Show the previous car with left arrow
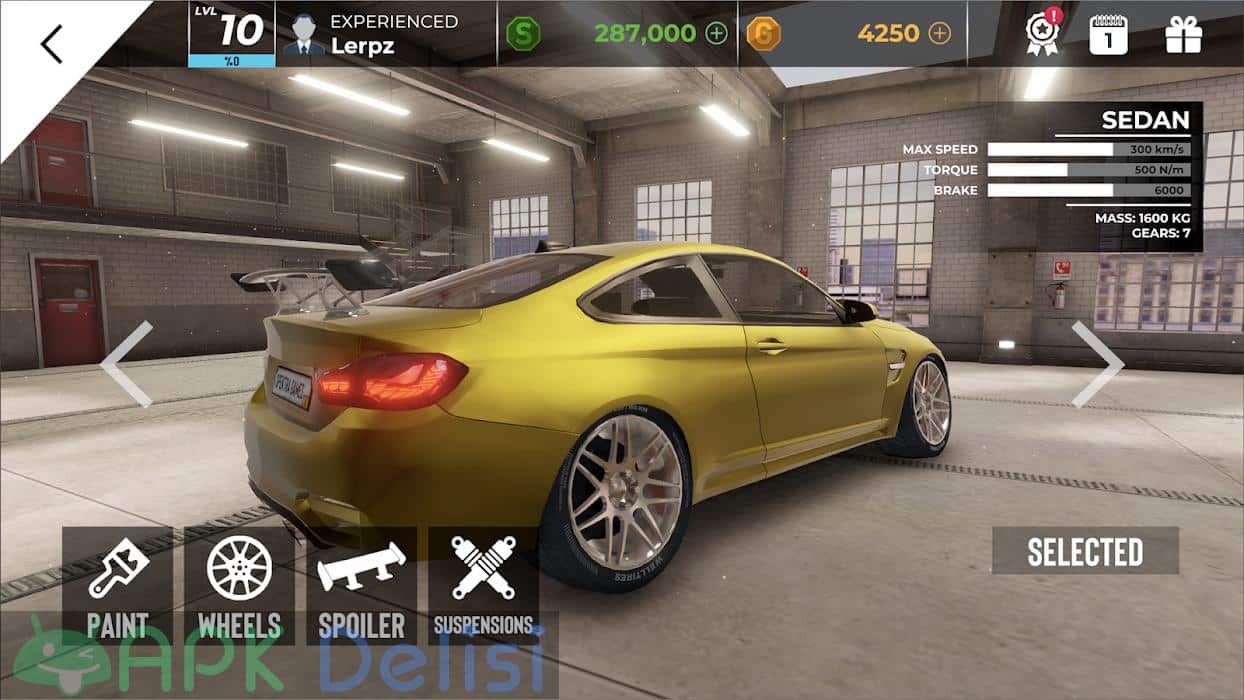 127,364
